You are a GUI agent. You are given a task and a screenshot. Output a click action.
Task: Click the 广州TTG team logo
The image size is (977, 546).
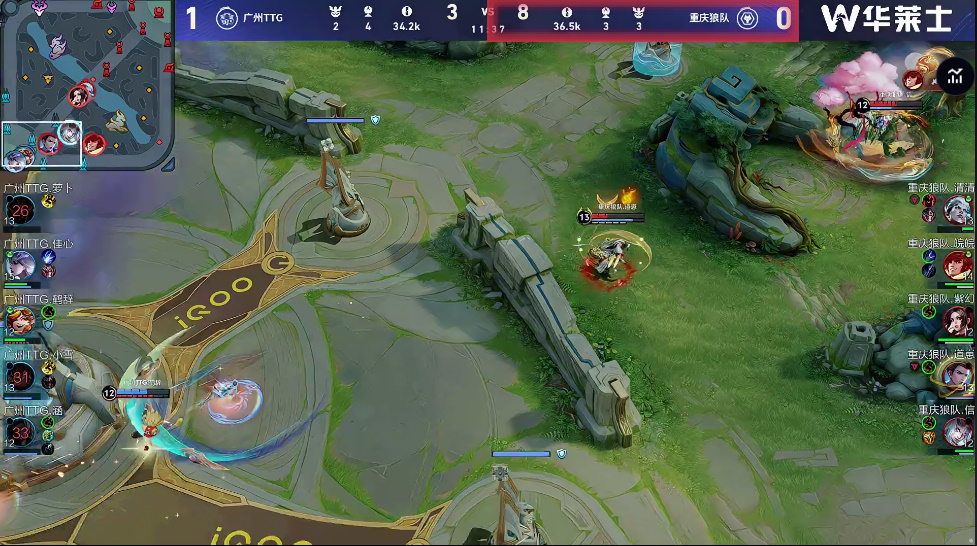click(x=227, y=19)
